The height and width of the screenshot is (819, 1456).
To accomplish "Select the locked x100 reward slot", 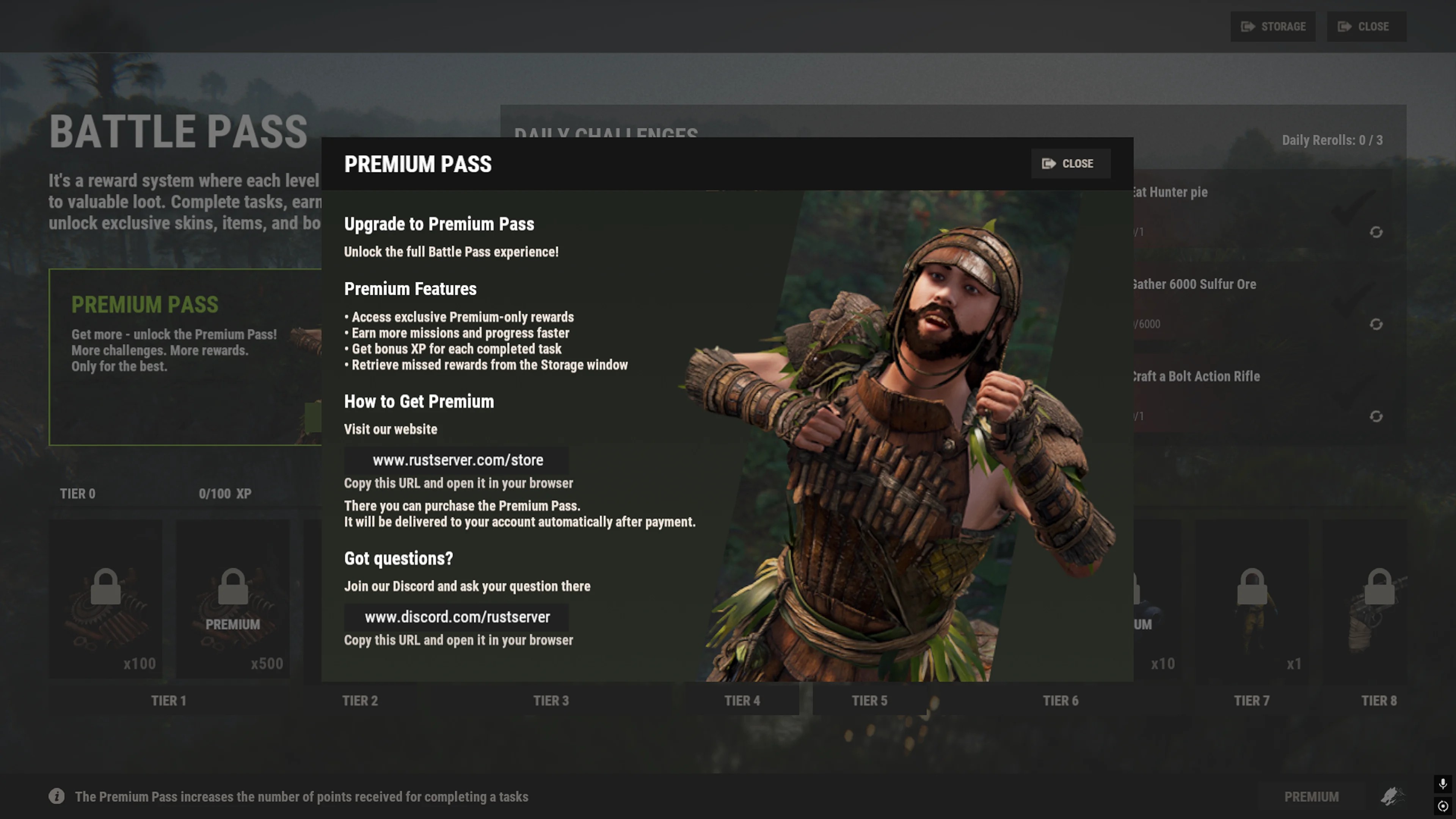I will pyautogui.click(x=106, y=599).
